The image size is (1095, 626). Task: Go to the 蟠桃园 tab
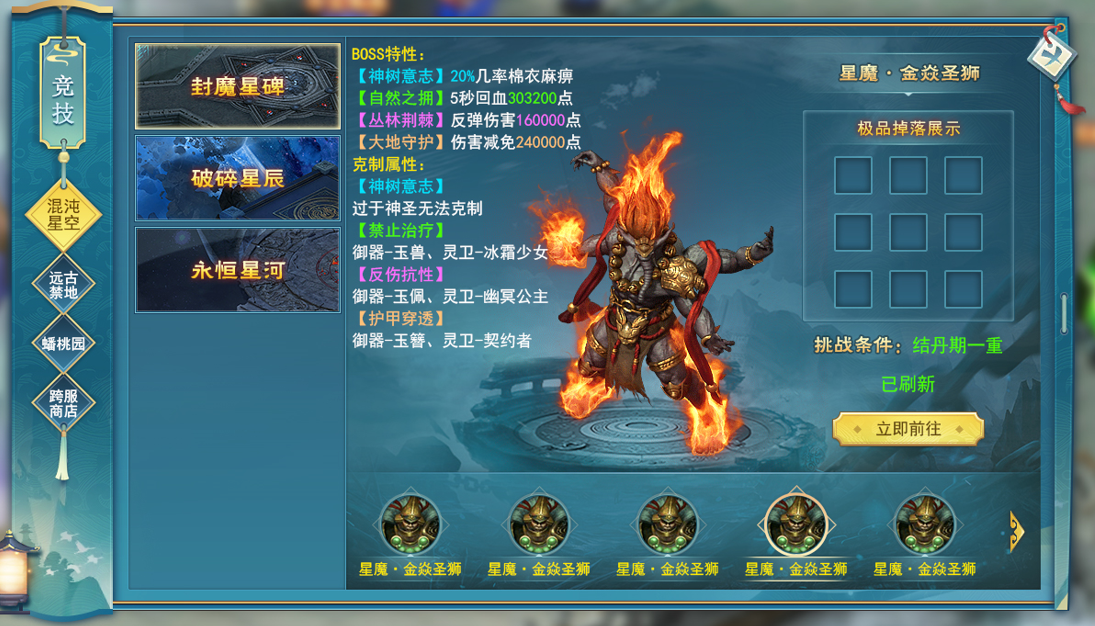(x=62, y=343)
